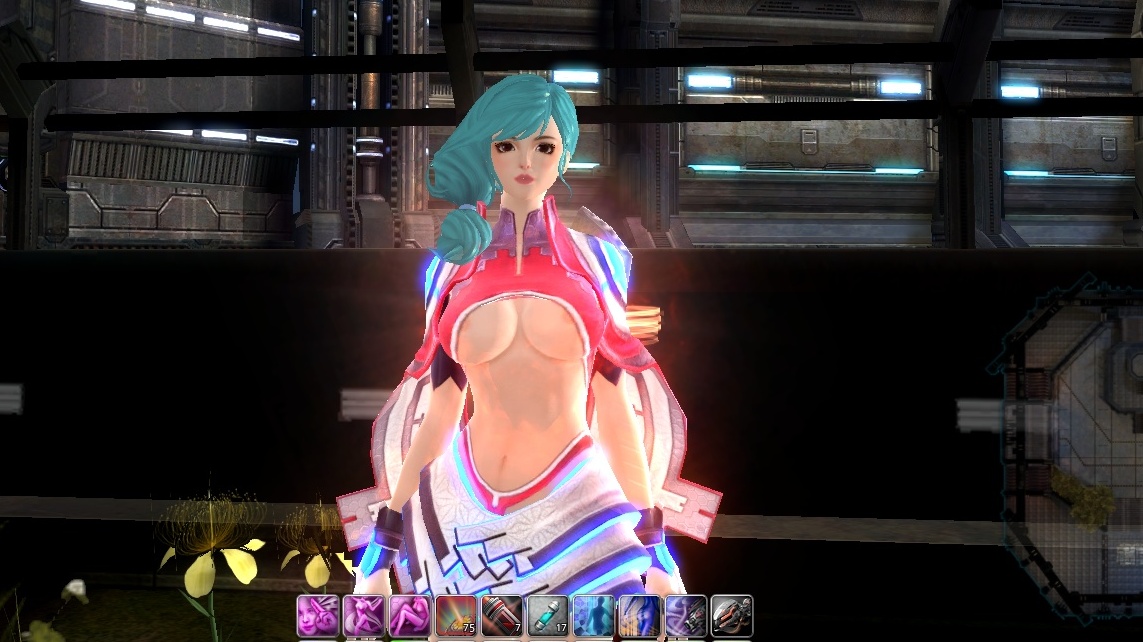Screen dimensions: 1143x642
Task: Activate the blue standing silhouette skill
Action: (x=594, y=616)
